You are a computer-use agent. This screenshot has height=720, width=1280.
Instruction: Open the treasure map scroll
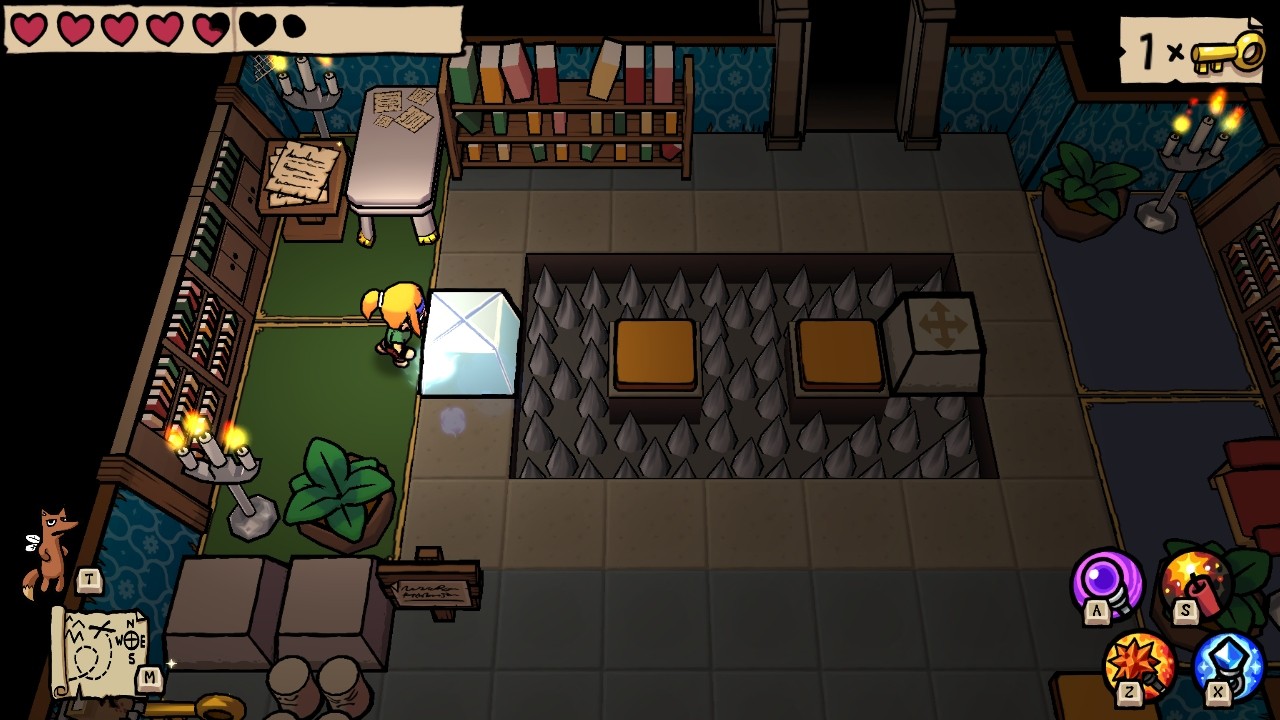coord(97,650)
